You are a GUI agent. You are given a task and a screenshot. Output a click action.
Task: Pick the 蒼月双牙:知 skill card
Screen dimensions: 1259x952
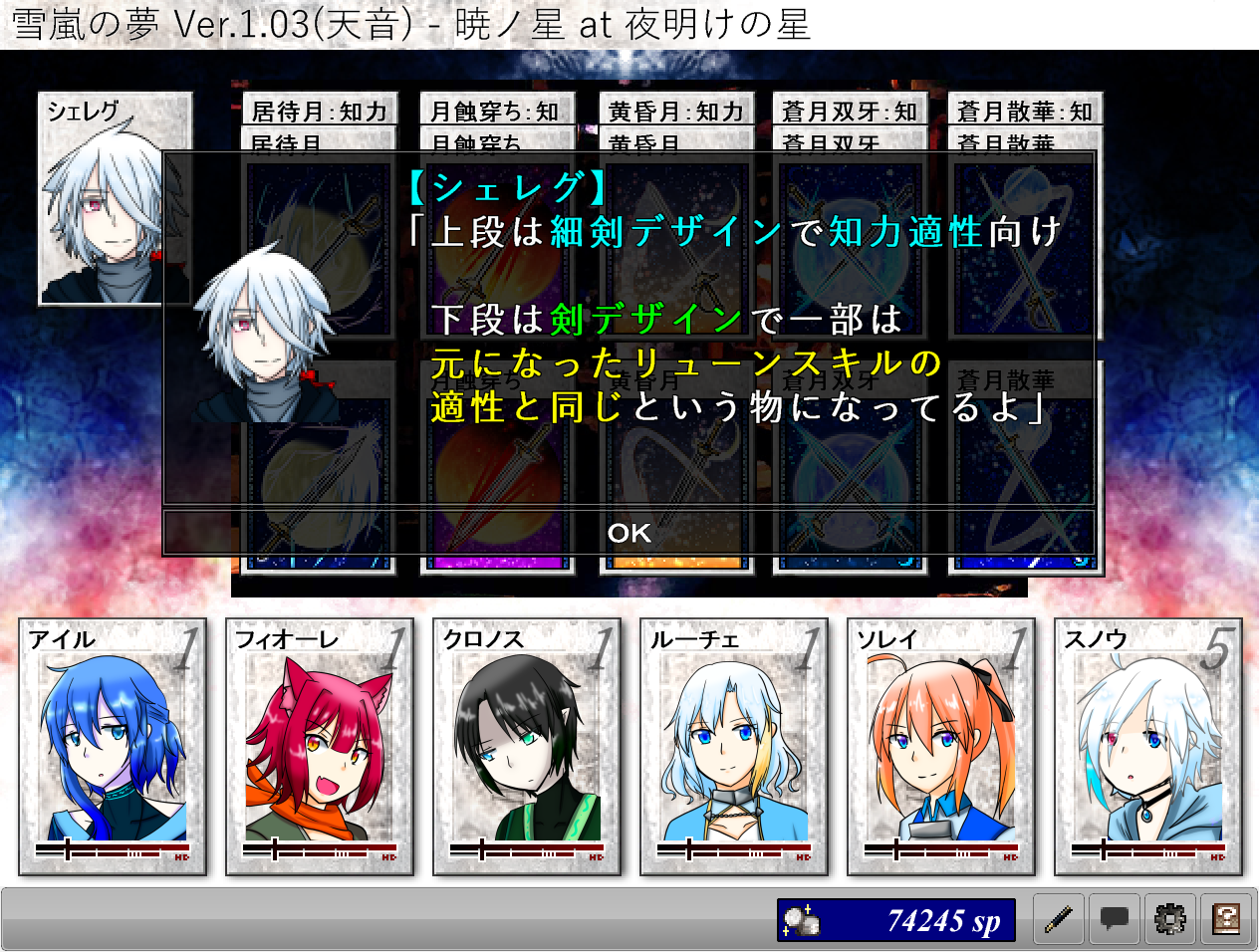coord(850,111)
